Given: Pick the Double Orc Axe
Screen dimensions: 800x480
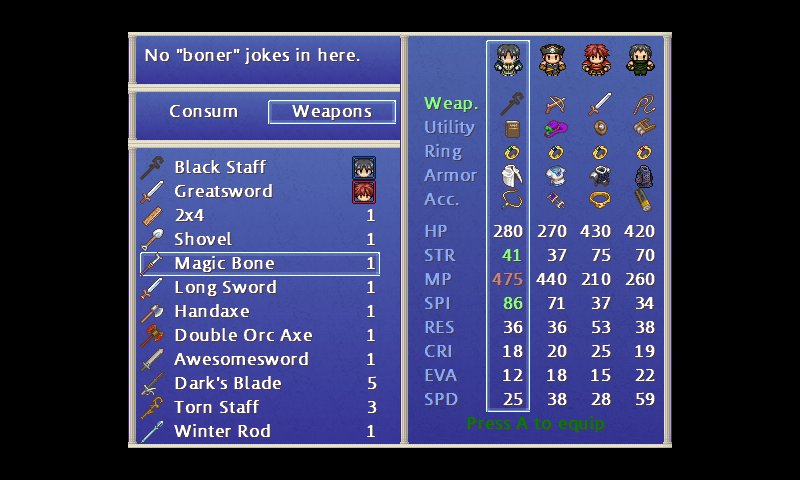Looking at the screenshot, I should 243,335.
